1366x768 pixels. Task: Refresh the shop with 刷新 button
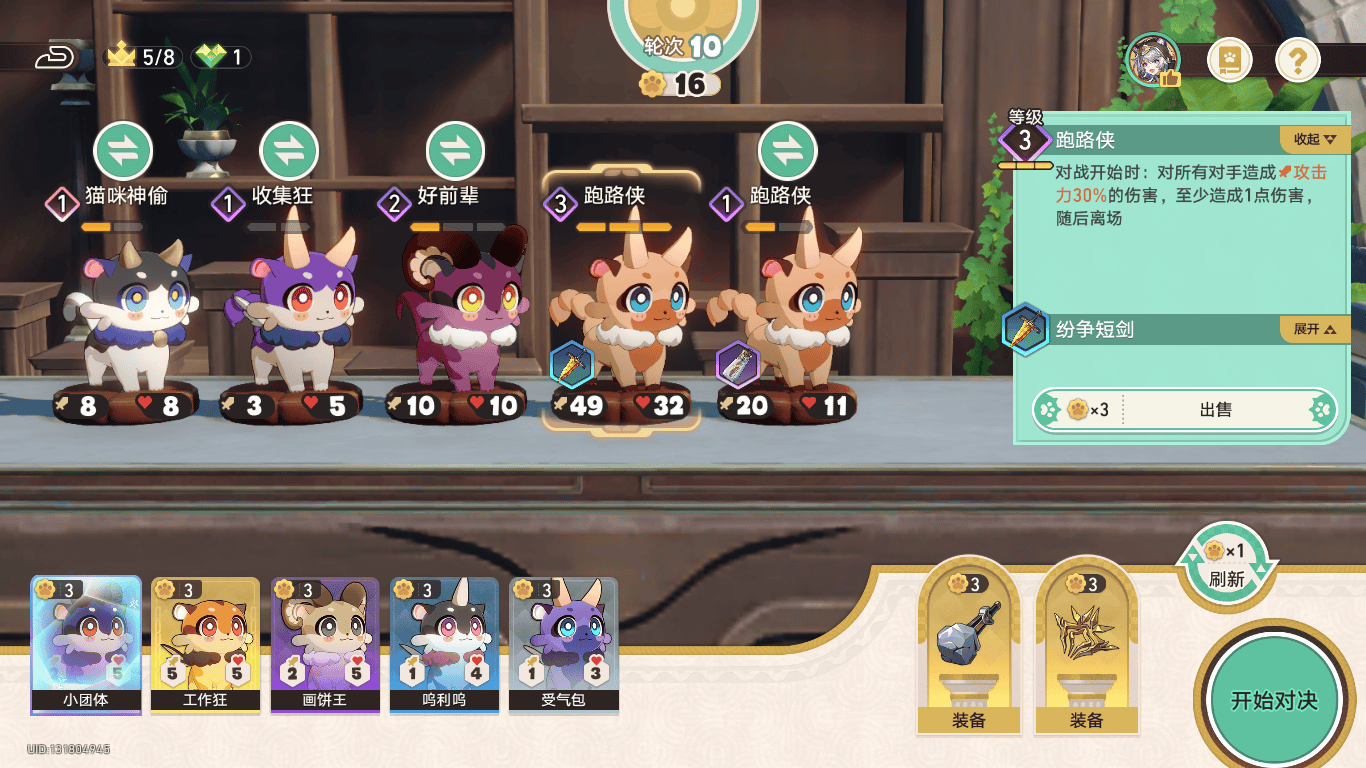[x=1226, y=566]
